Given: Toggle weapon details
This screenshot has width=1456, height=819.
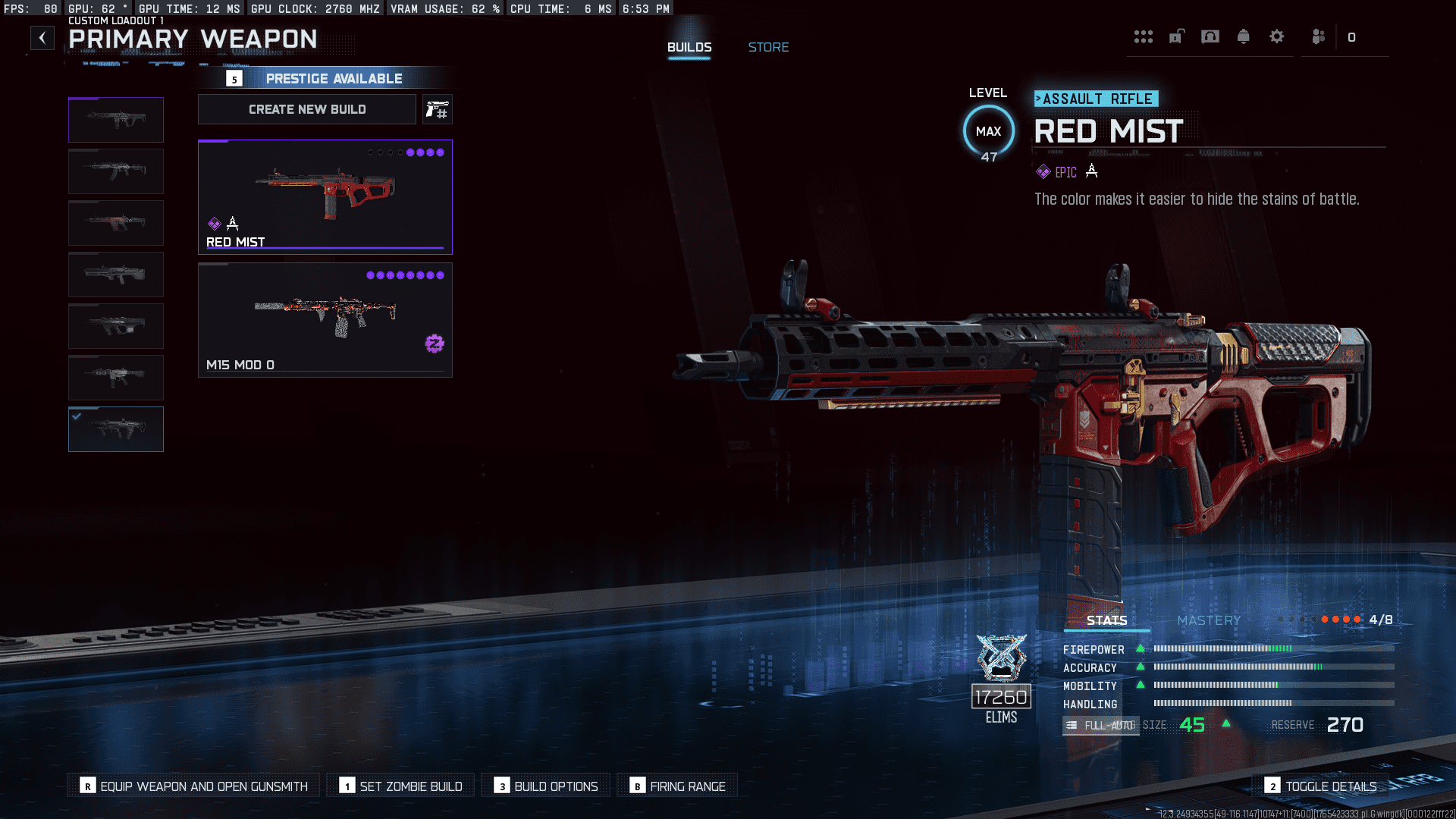Looking at the screenshot, I should [1321, 786].
